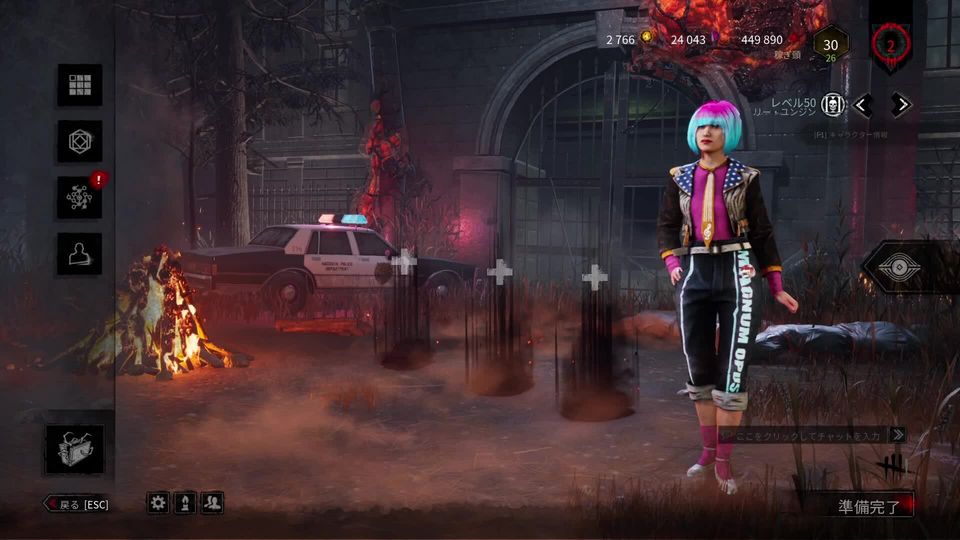
Task: Open the level 30 player badge
Action: coord(830,44)
